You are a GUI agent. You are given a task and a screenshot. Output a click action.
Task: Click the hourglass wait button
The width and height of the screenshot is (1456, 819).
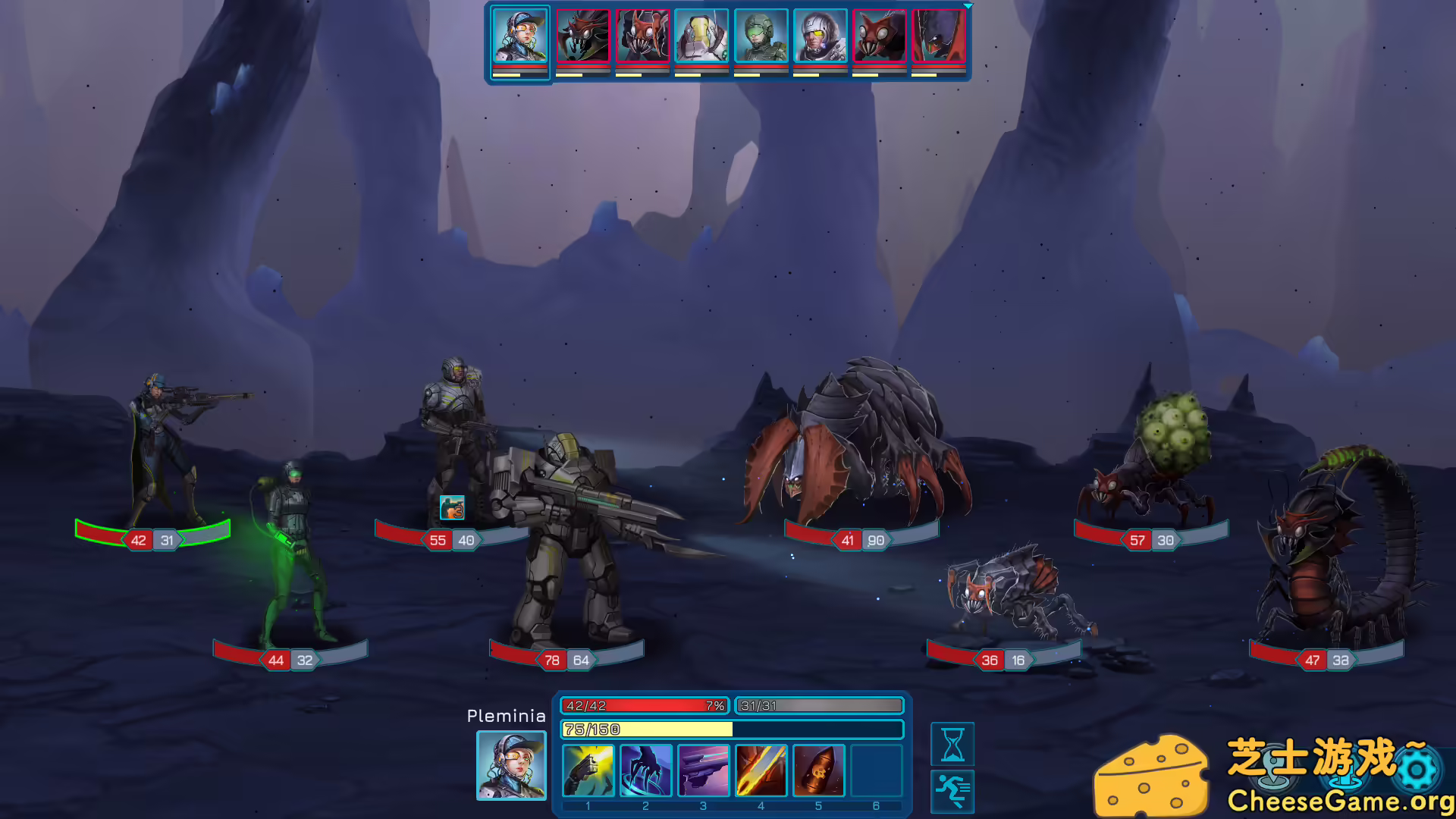coord(952,744)
